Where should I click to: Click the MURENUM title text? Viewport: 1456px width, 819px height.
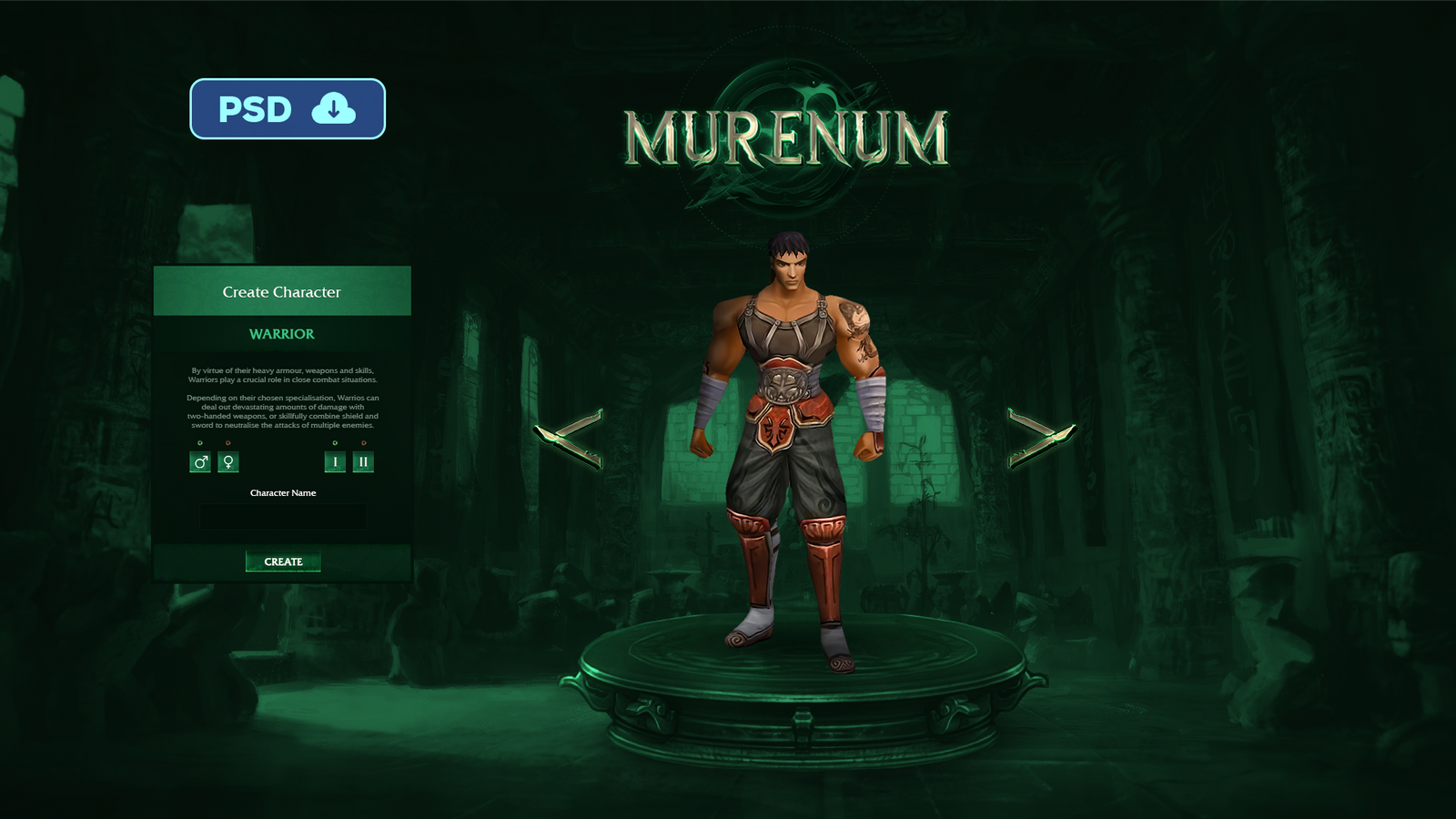787,136
